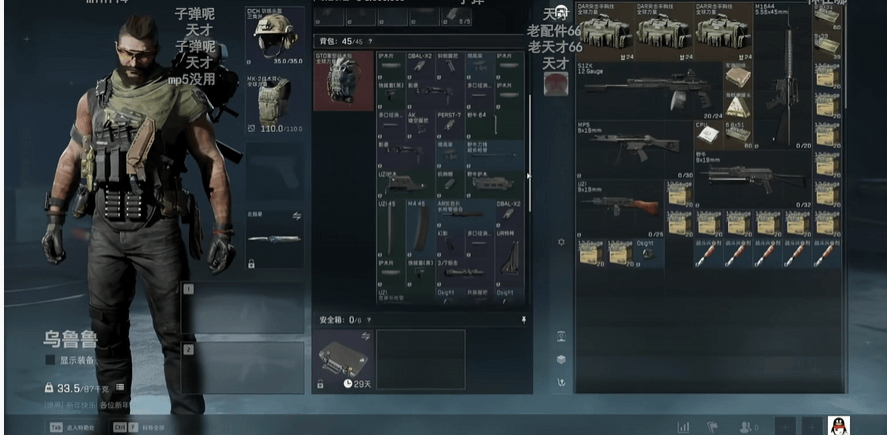Screen dimensions: 887x435
Task: Open the safe box case slot
Action: (343, 357)
